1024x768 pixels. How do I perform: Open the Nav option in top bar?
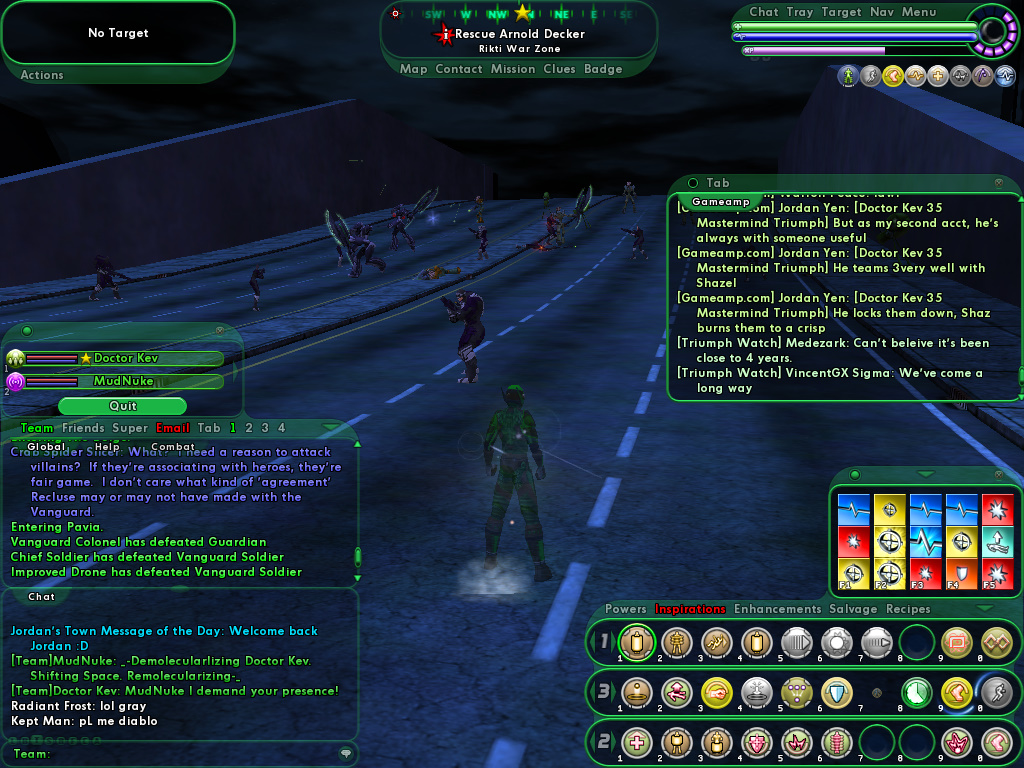point(882,12)
